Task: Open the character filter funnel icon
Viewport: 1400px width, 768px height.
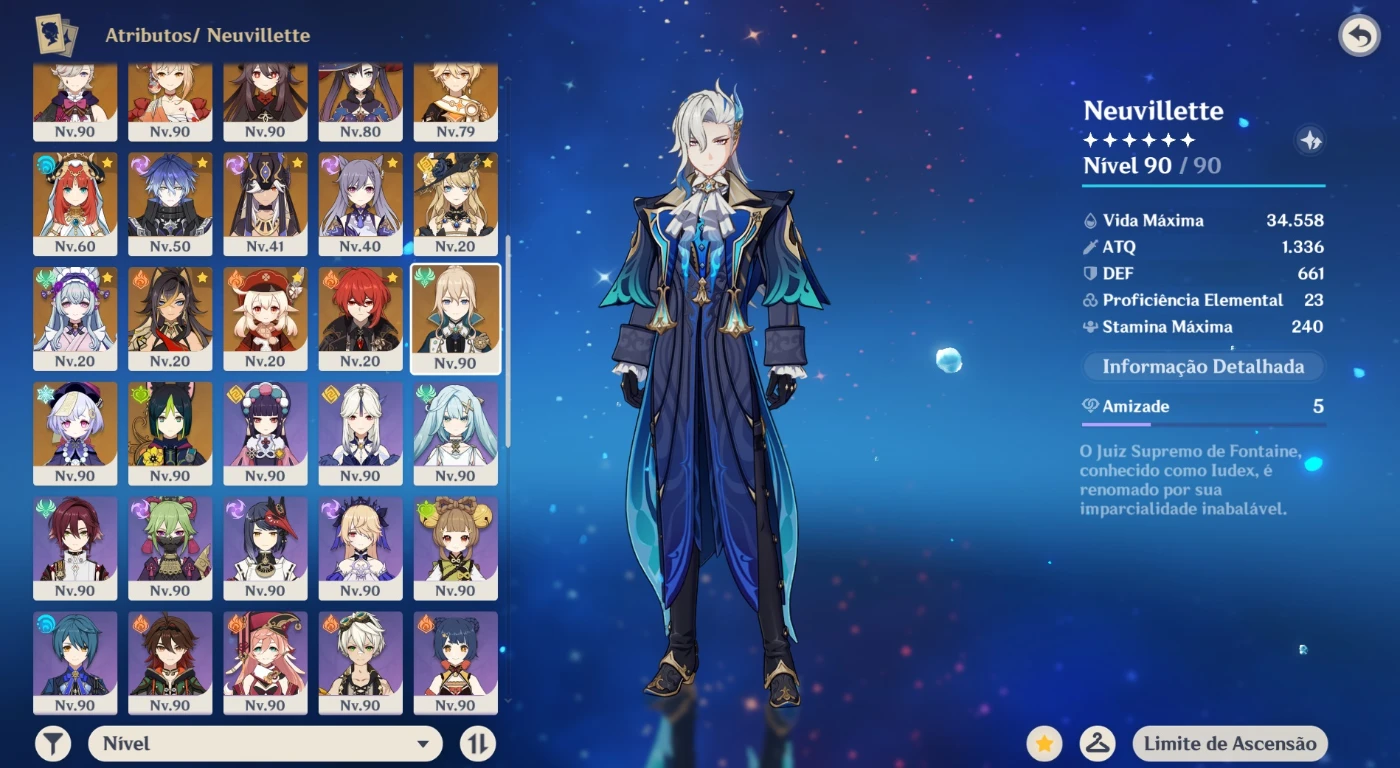Action: pyautogui.click(x=55, y=743)
